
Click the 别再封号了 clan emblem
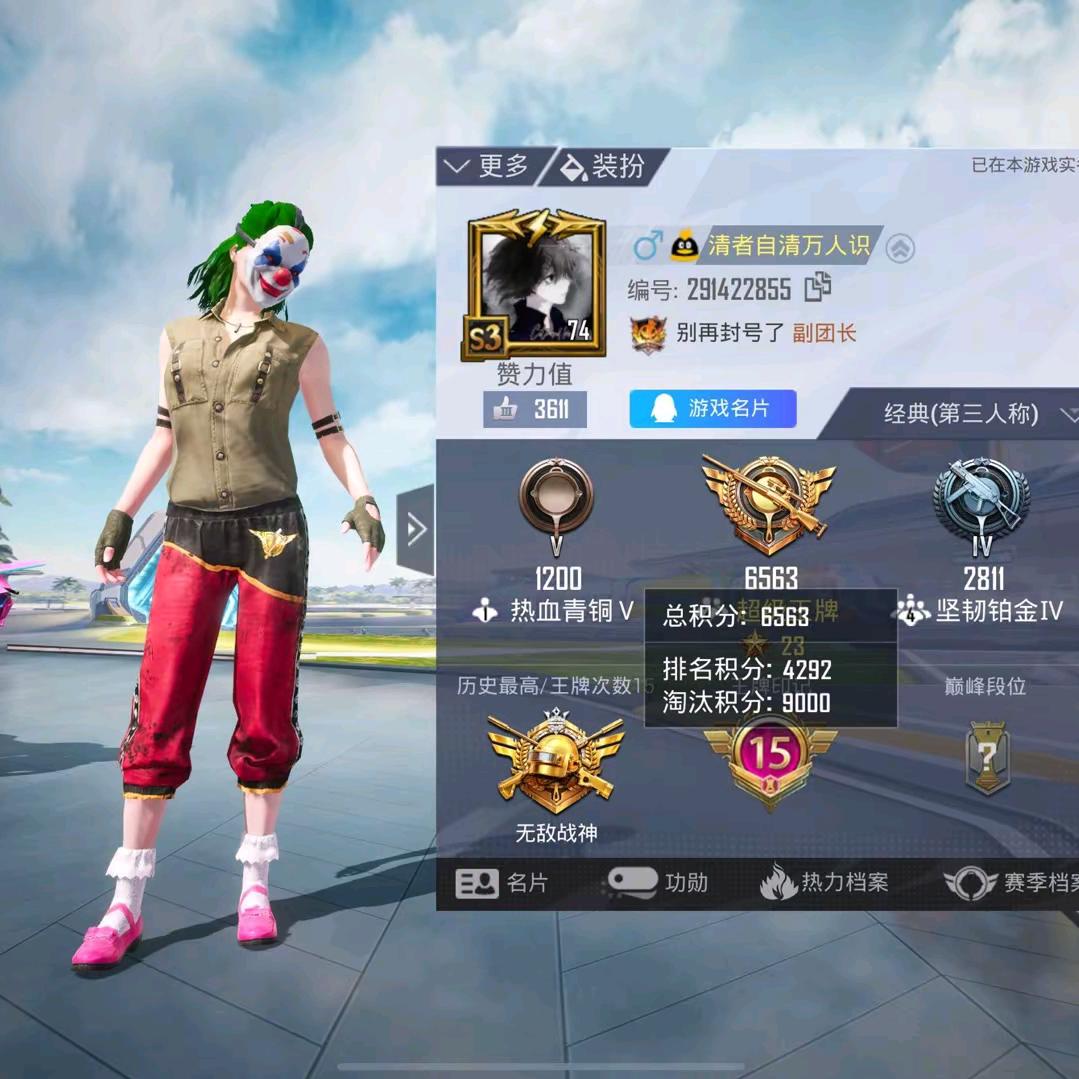(x=648, y=334)
